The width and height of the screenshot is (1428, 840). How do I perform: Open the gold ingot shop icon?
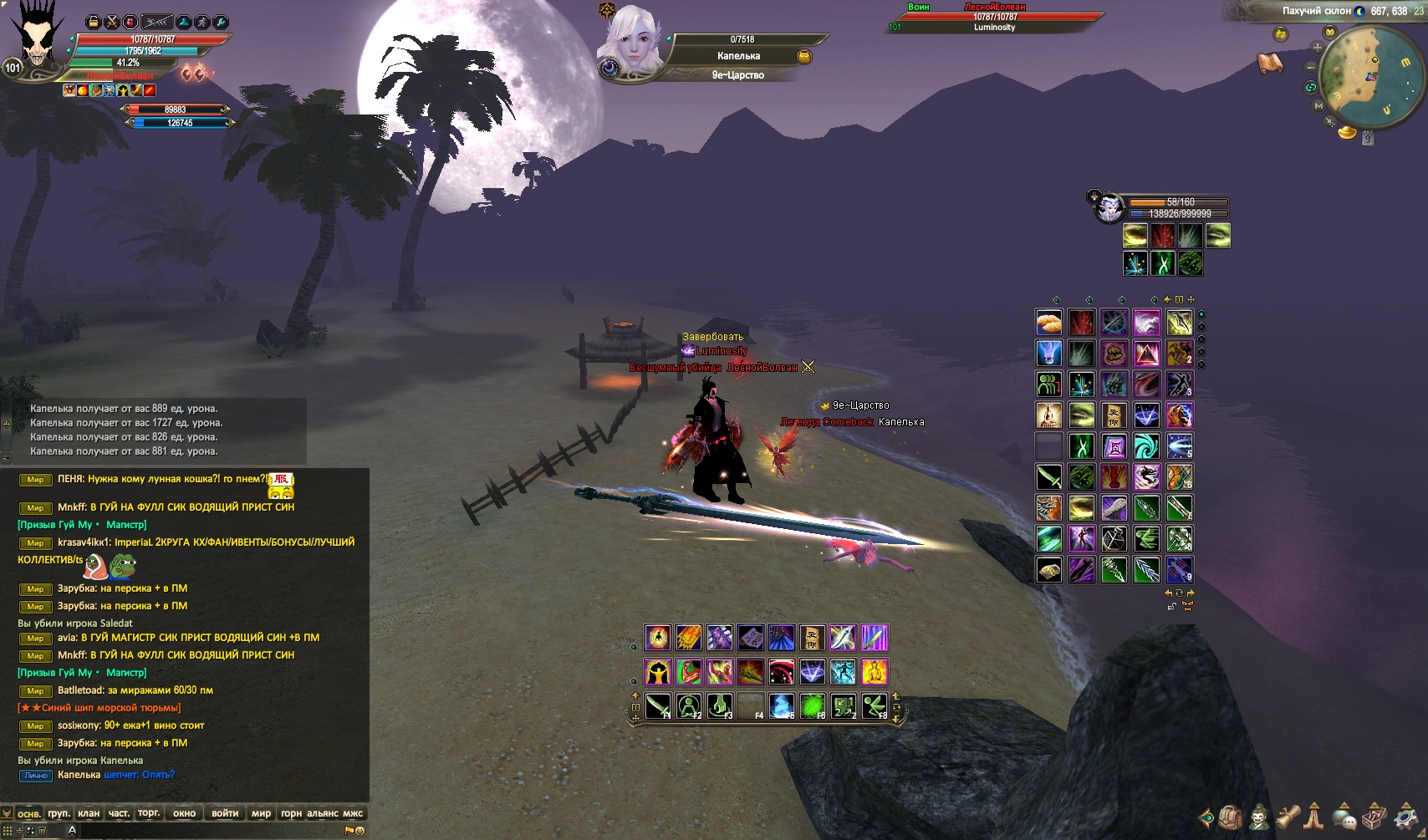pos(1346,132)
